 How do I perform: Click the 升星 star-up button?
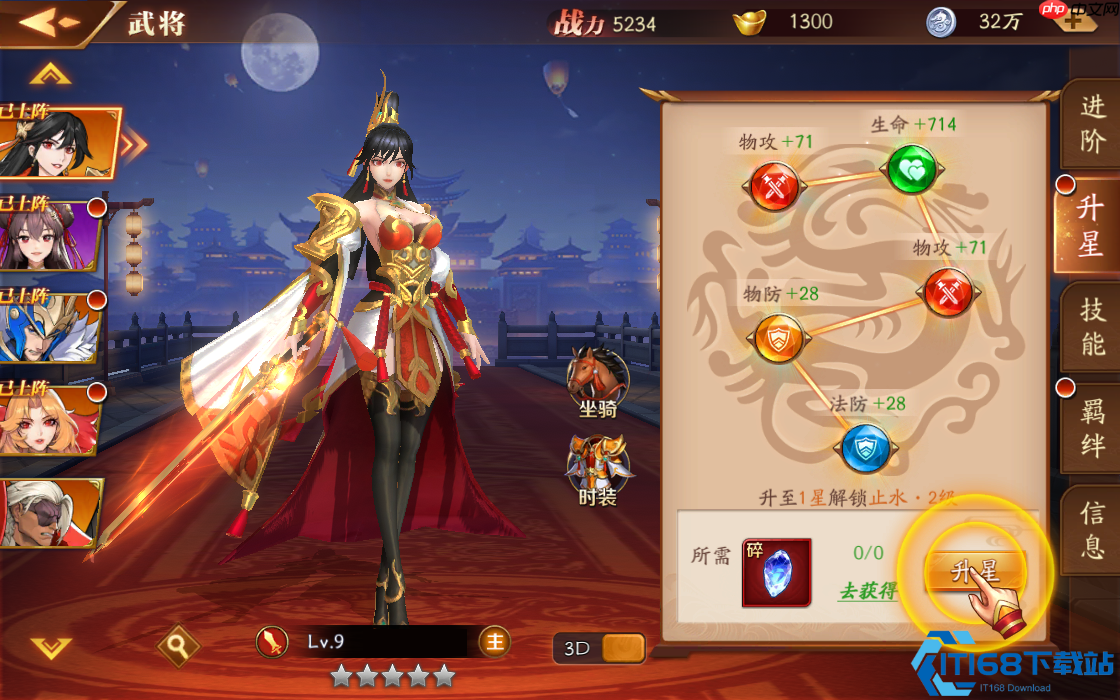[x=975, y=571]
